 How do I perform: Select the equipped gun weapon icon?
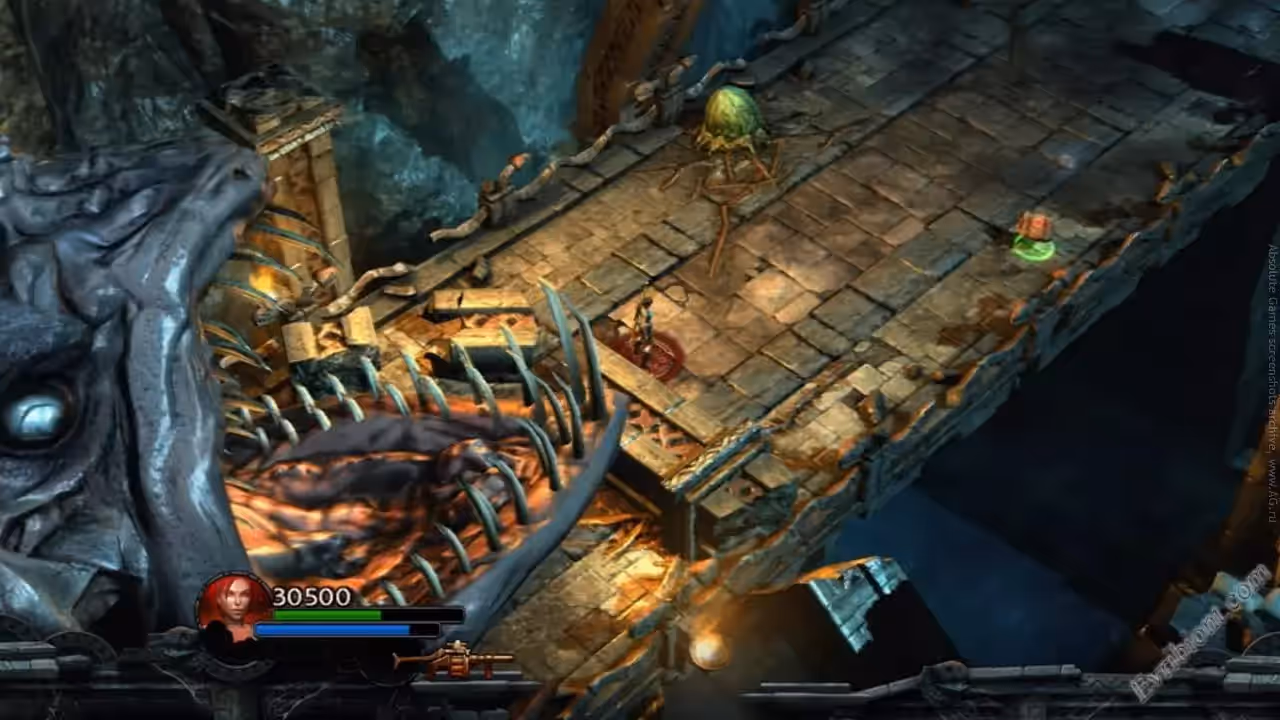coord(453,660)
